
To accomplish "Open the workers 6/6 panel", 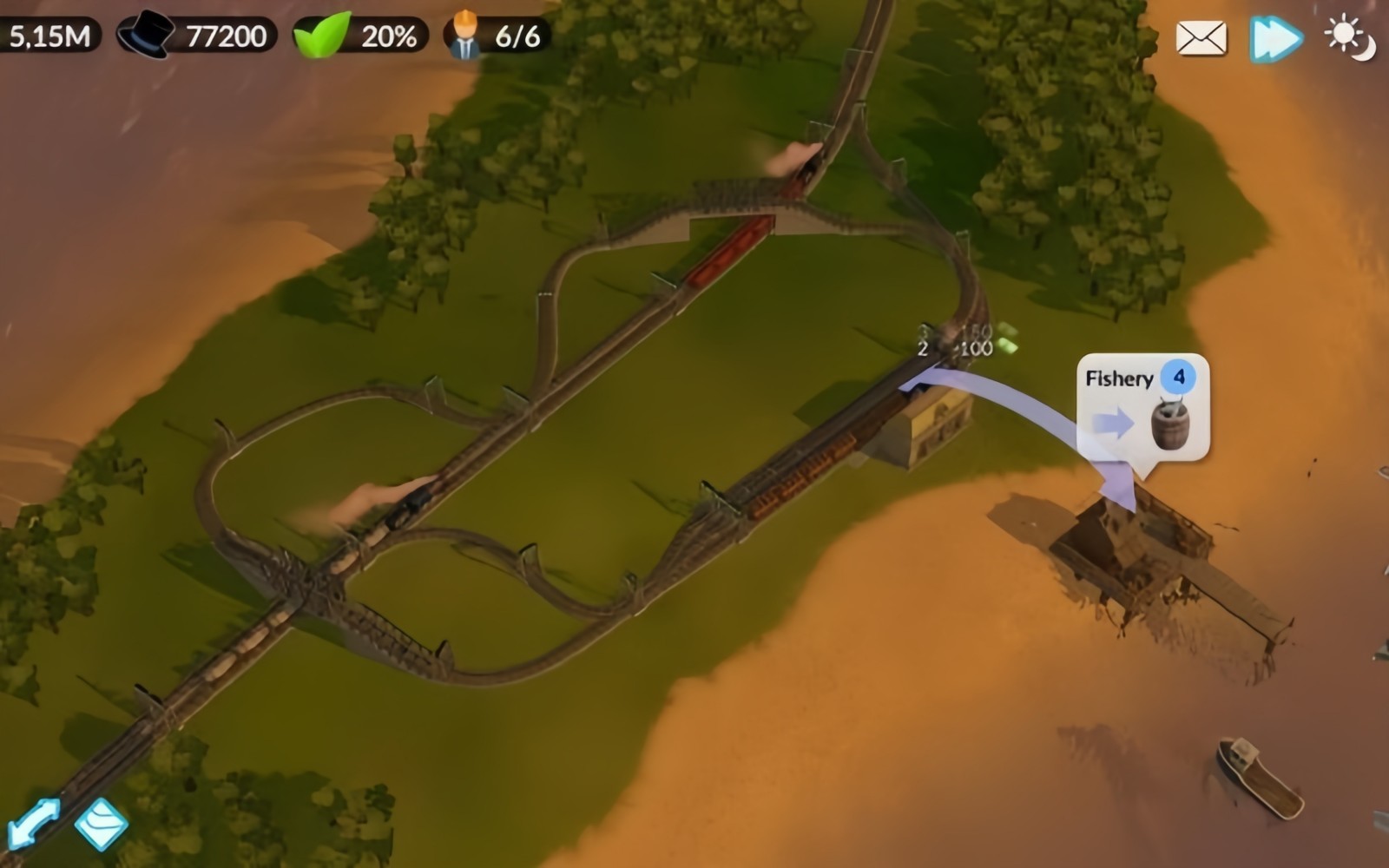I will [x=497, y=36].
